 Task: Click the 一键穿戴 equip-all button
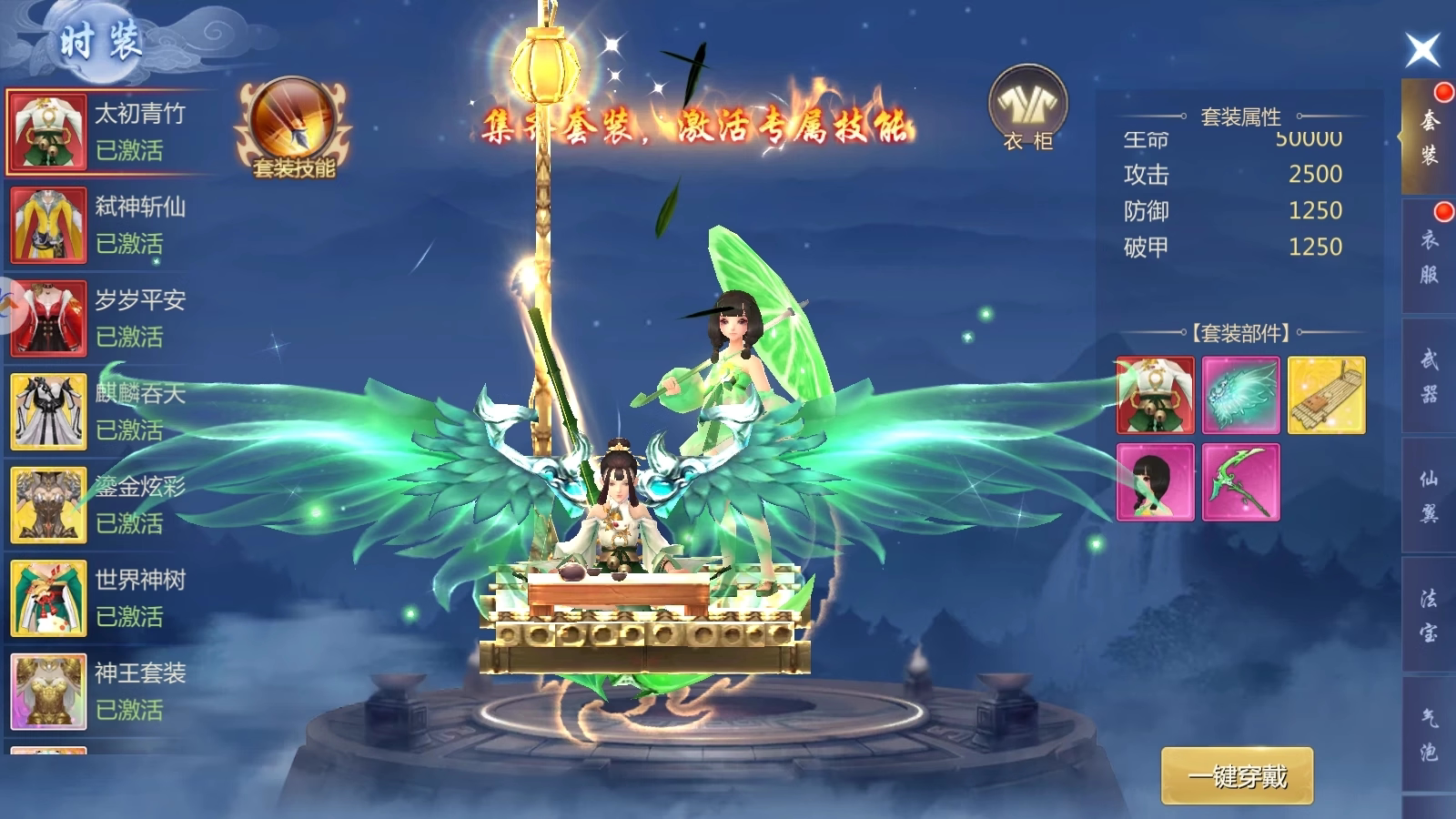(1237, 776)
